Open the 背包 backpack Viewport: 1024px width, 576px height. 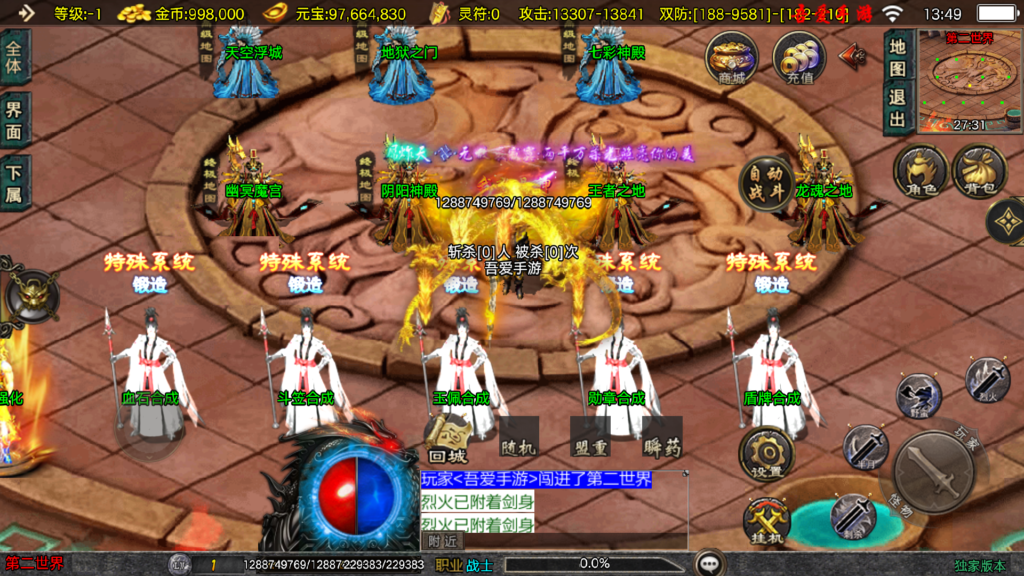tap(979, 171)
